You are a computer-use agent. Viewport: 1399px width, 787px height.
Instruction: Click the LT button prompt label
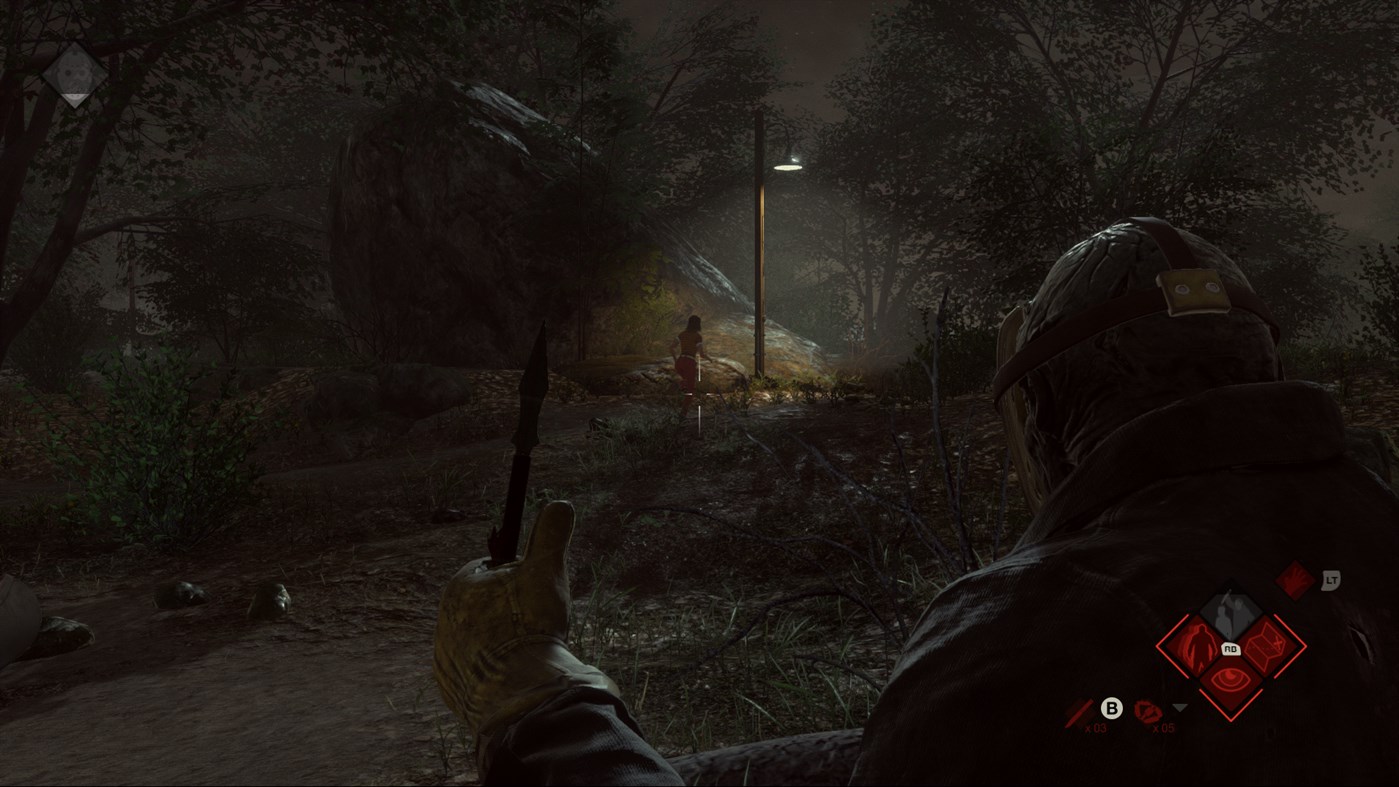pos(1332,579)
